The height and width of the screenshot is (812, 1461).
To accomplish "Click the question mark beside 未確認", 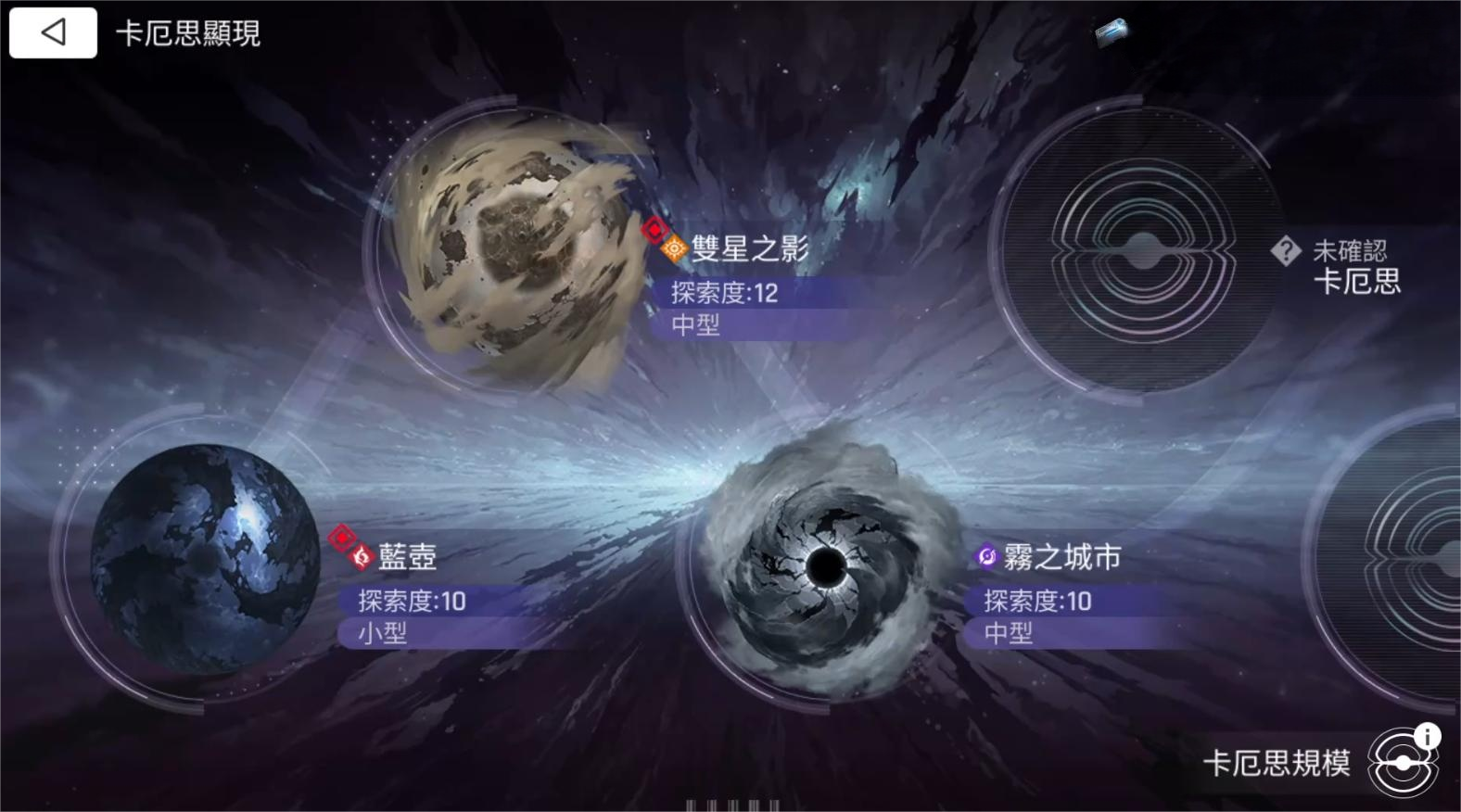I will pos(1286,248).
